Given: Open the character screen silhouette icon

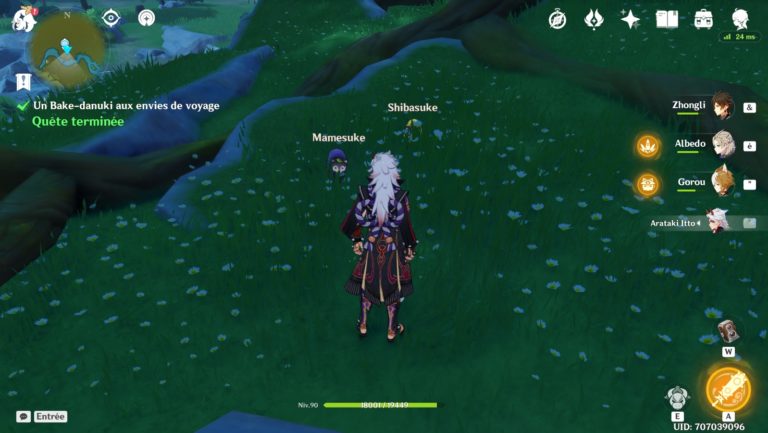Looking at the screenshot, I should (x=740, y=18).
